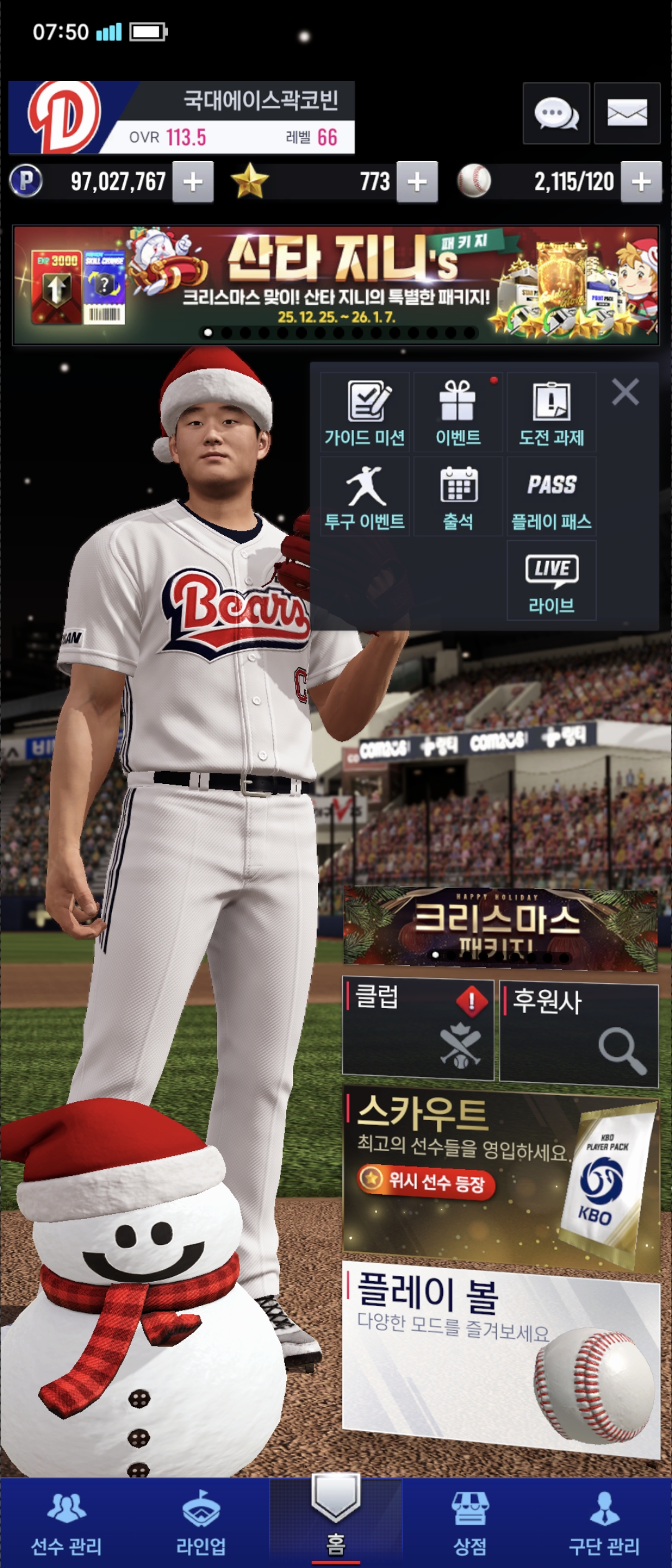Image resolution: width=672 pixels, height=1568 pixels.
Task: Add points with the plus beside 97,027,767
Action: tap(193, 182)
